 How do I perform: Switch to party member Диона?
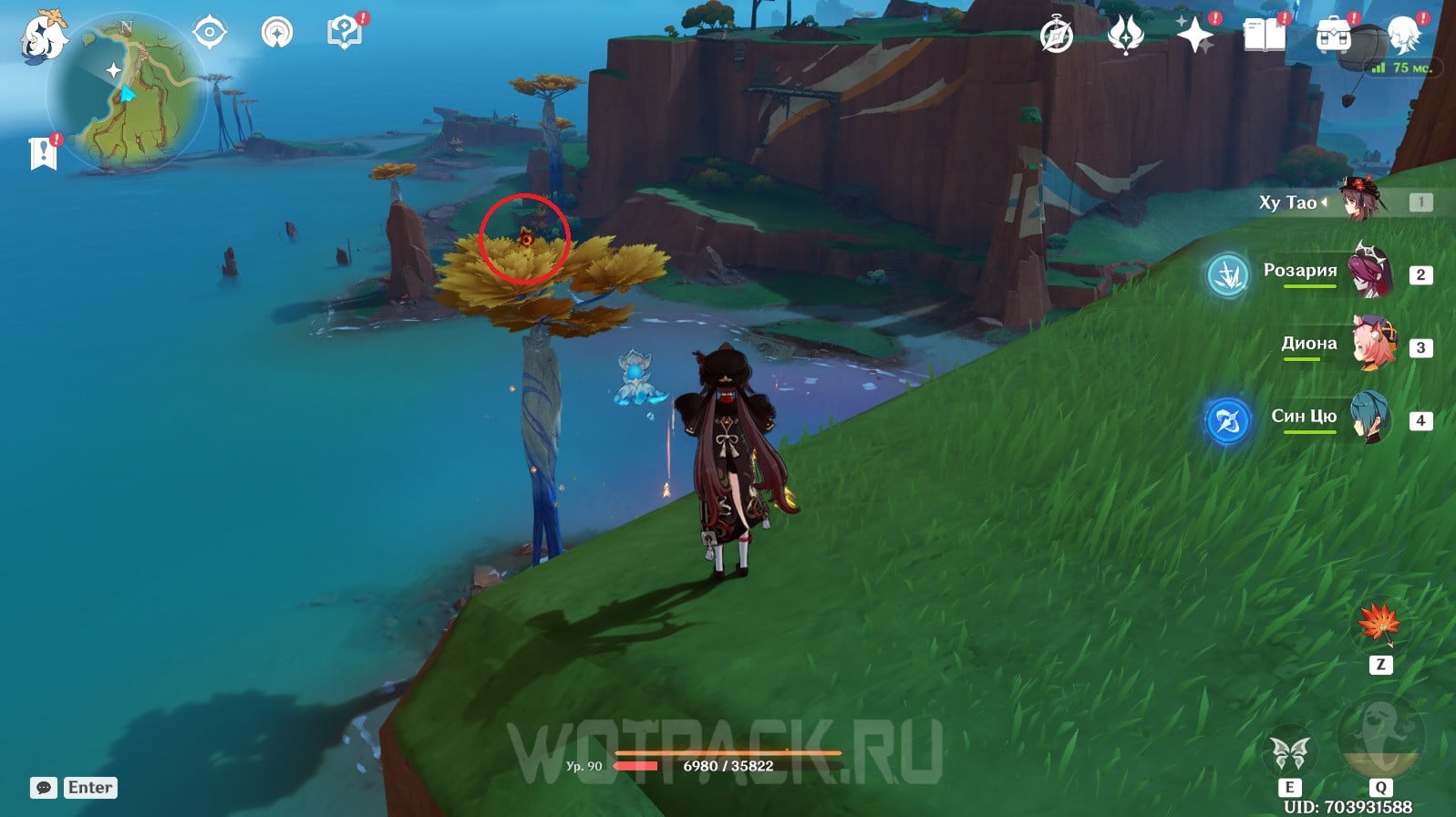click(x=1372, y=345)
